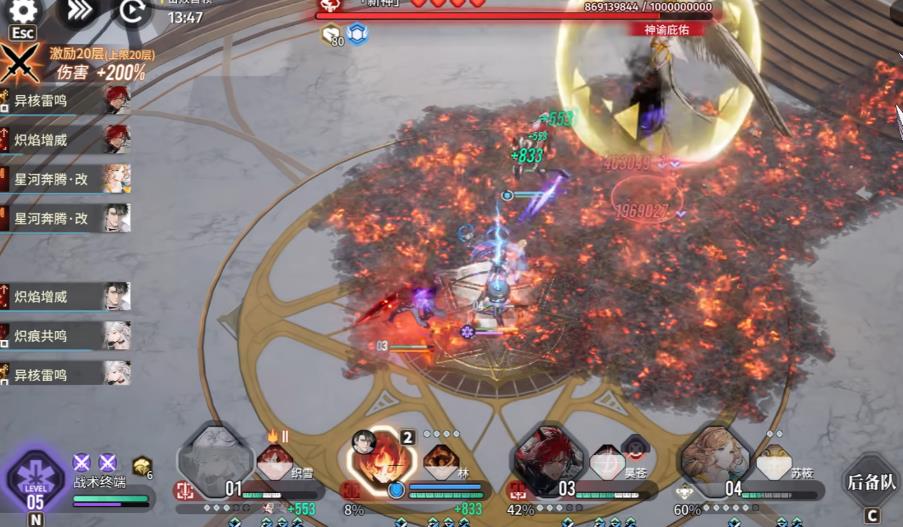Activate 织雪's skill icon
The height and width of the screenshot is (527, 903).
coord(274,462)
